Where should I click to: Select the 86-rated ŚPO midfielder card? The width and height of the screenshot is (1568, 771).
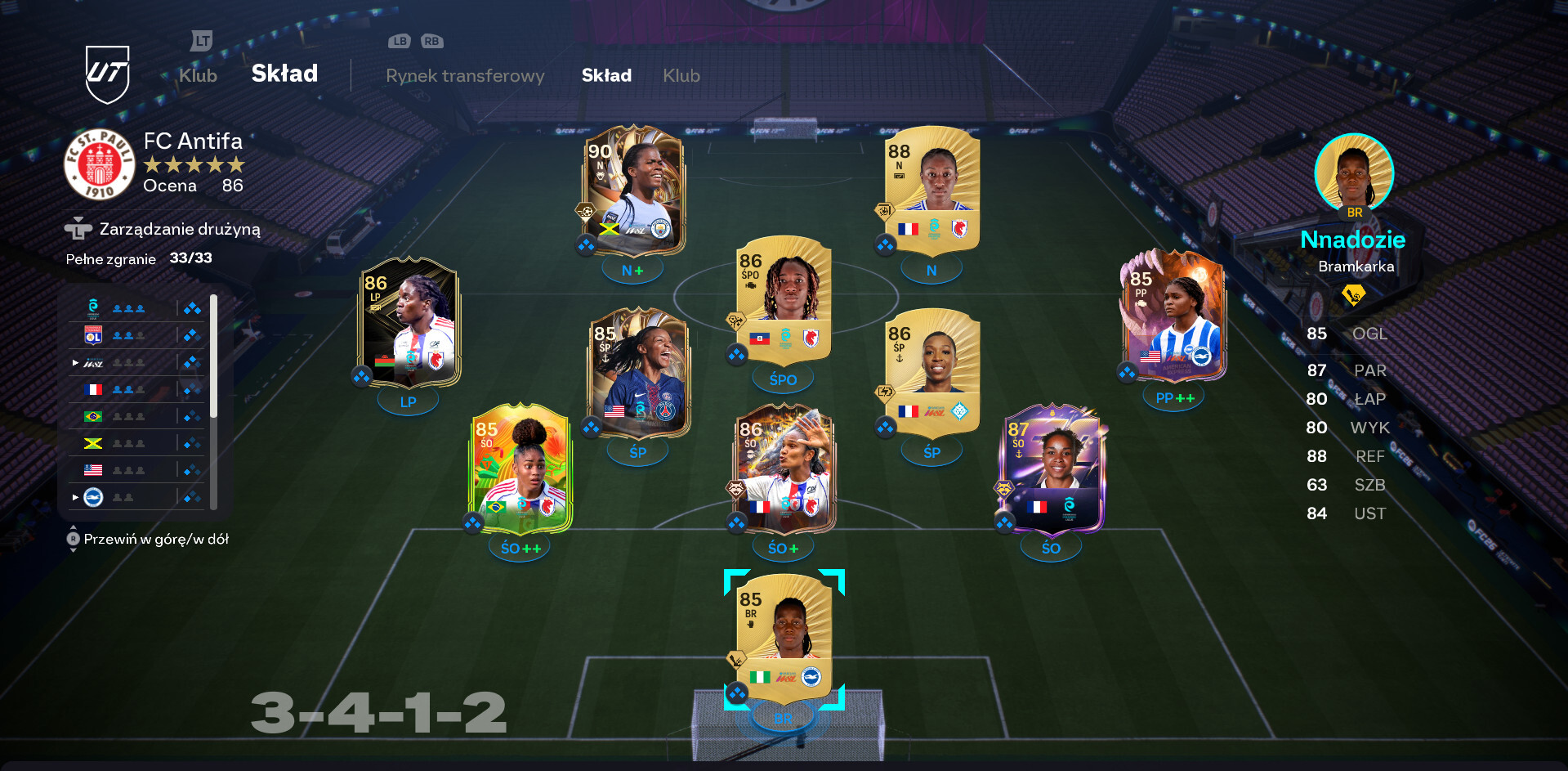pos(784,300)
